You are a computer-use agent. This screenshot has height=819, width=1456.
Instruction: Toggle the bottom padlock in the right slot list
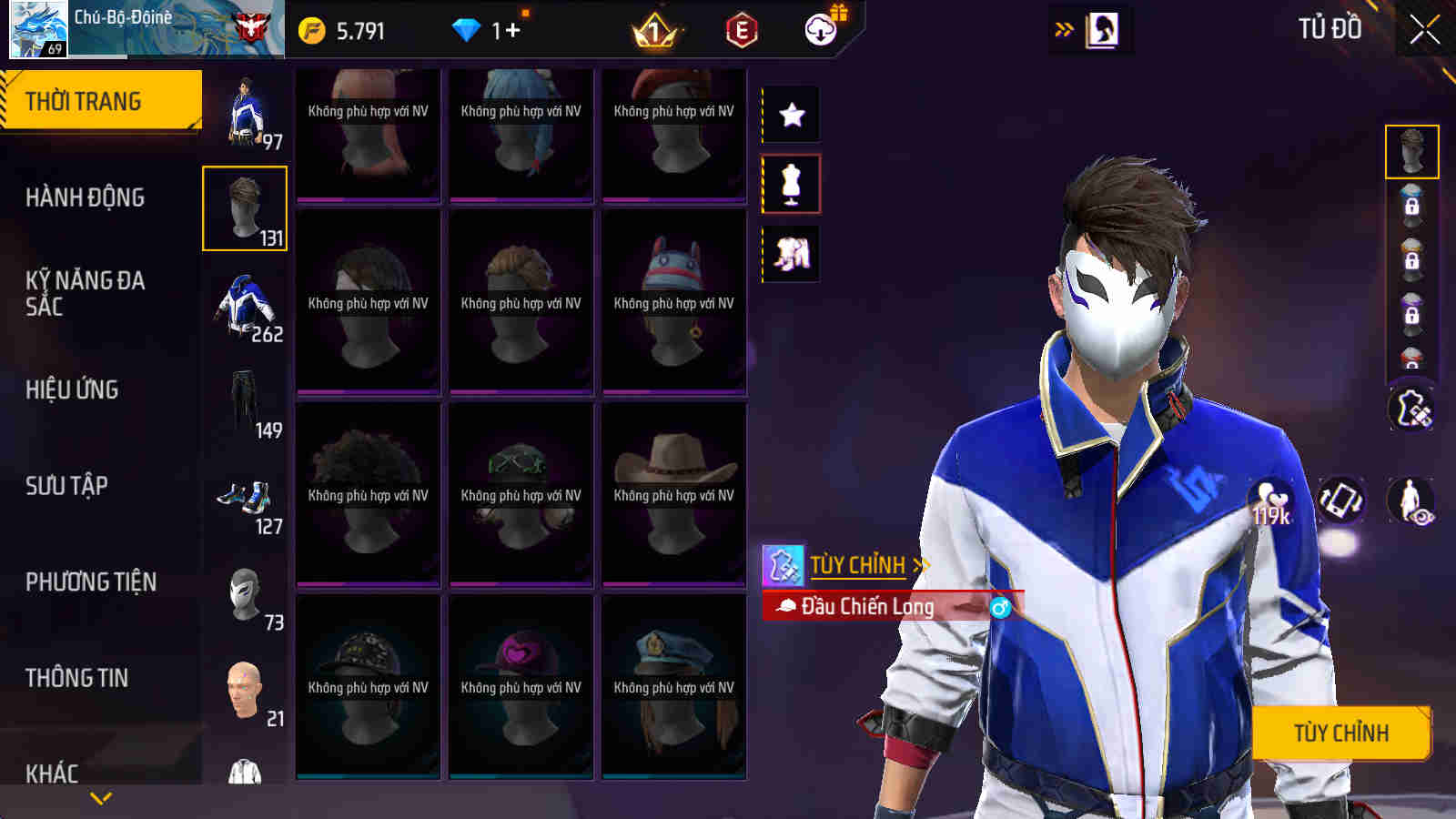click(1412, 362)
